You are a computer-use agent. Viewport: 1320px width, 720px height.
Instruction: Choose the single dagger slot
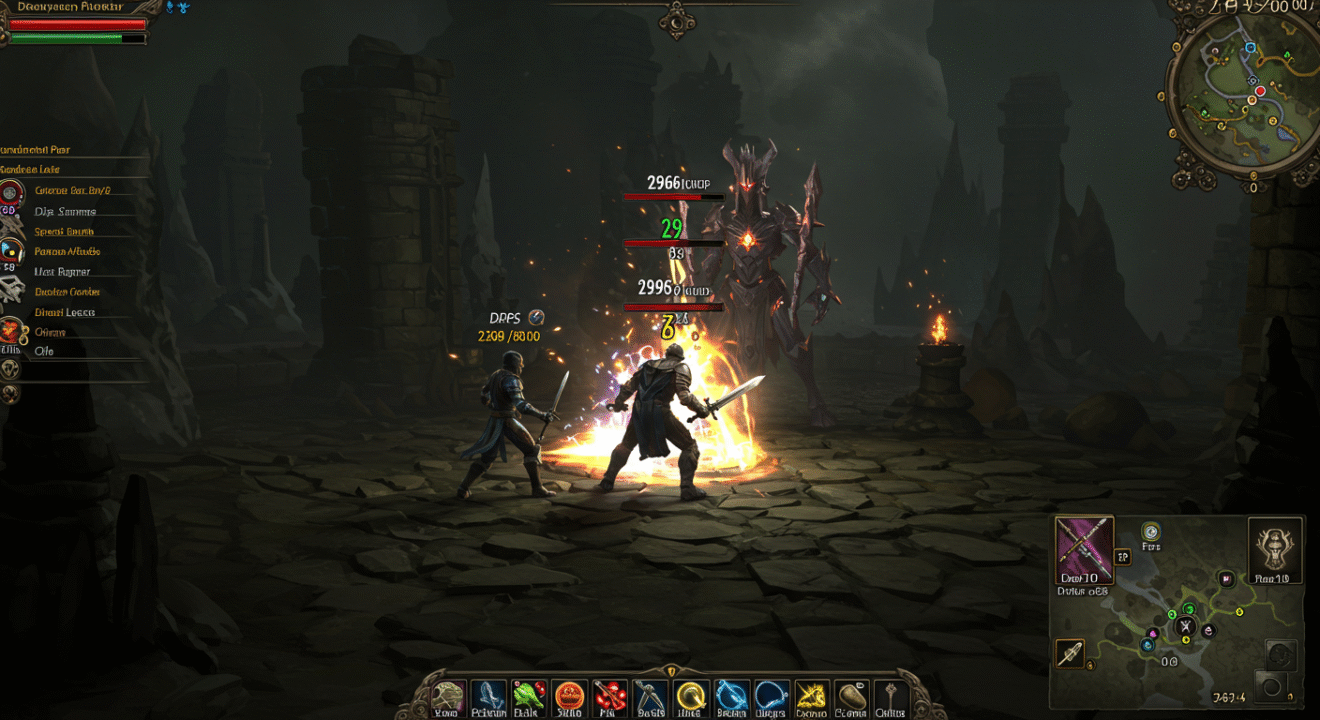click(1069, 653)
